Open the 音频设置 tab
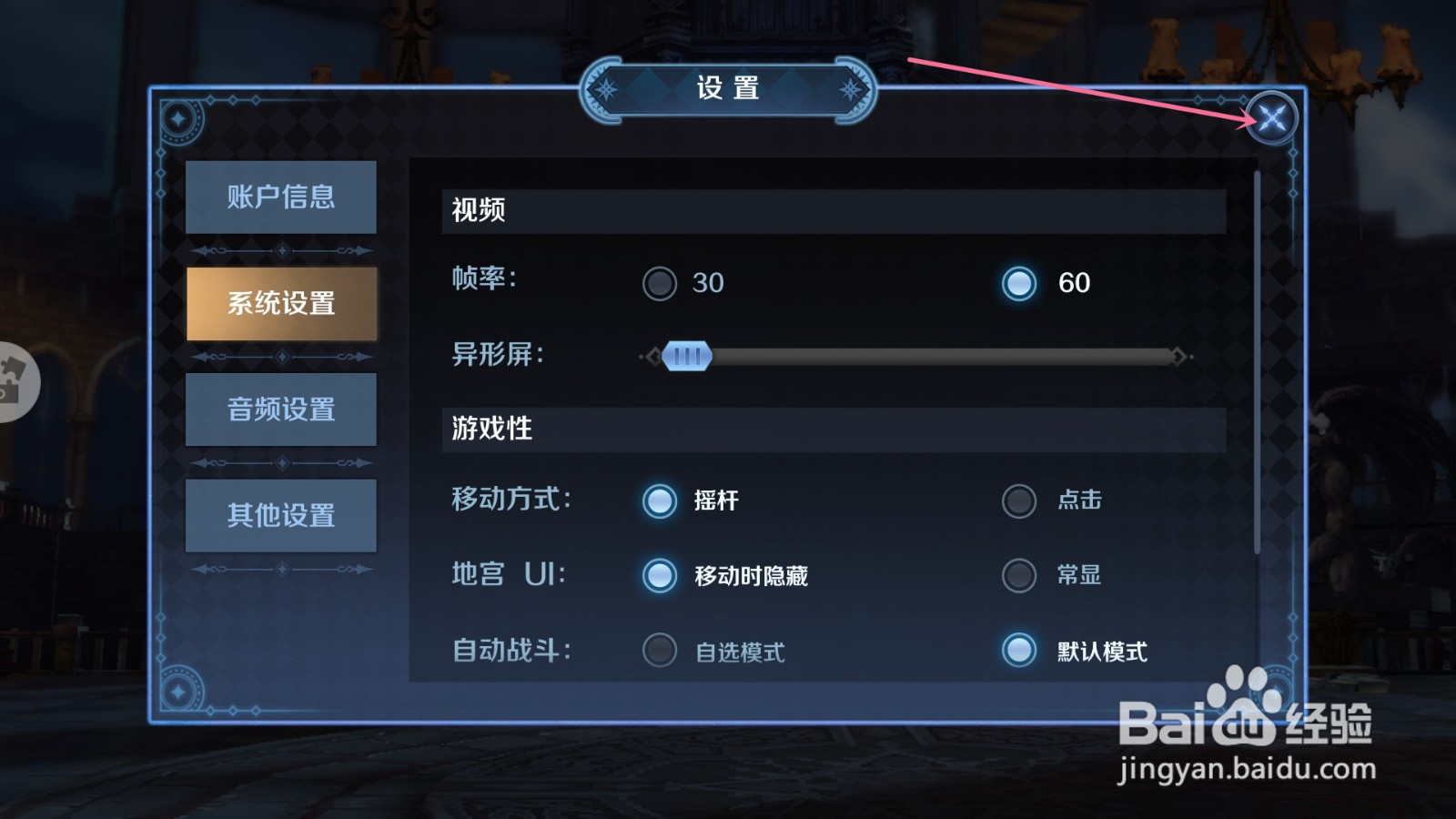 [x=280, y=409]
